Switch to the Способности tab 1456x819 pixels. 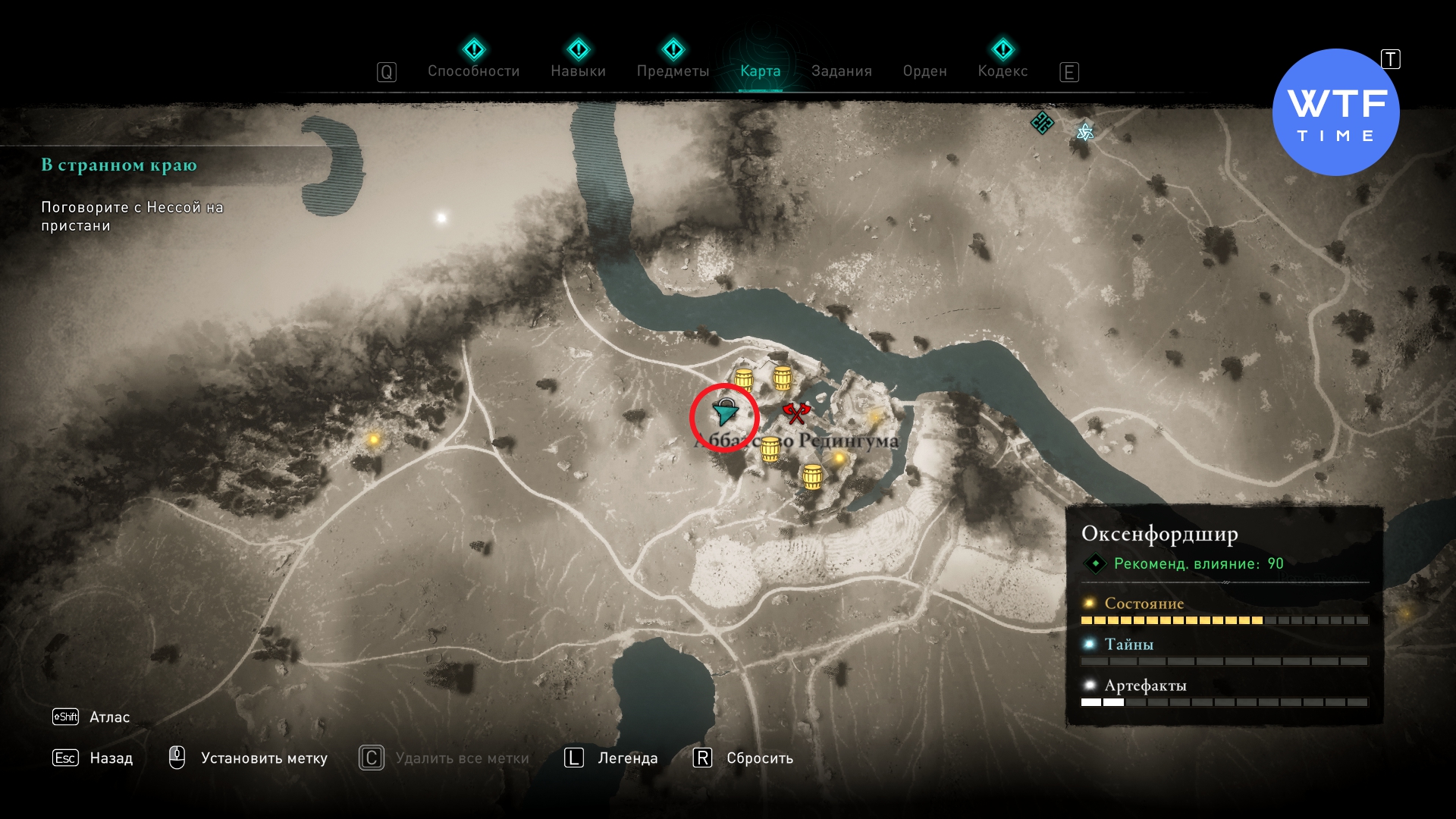pyautogui.click(x=473, y=71)
